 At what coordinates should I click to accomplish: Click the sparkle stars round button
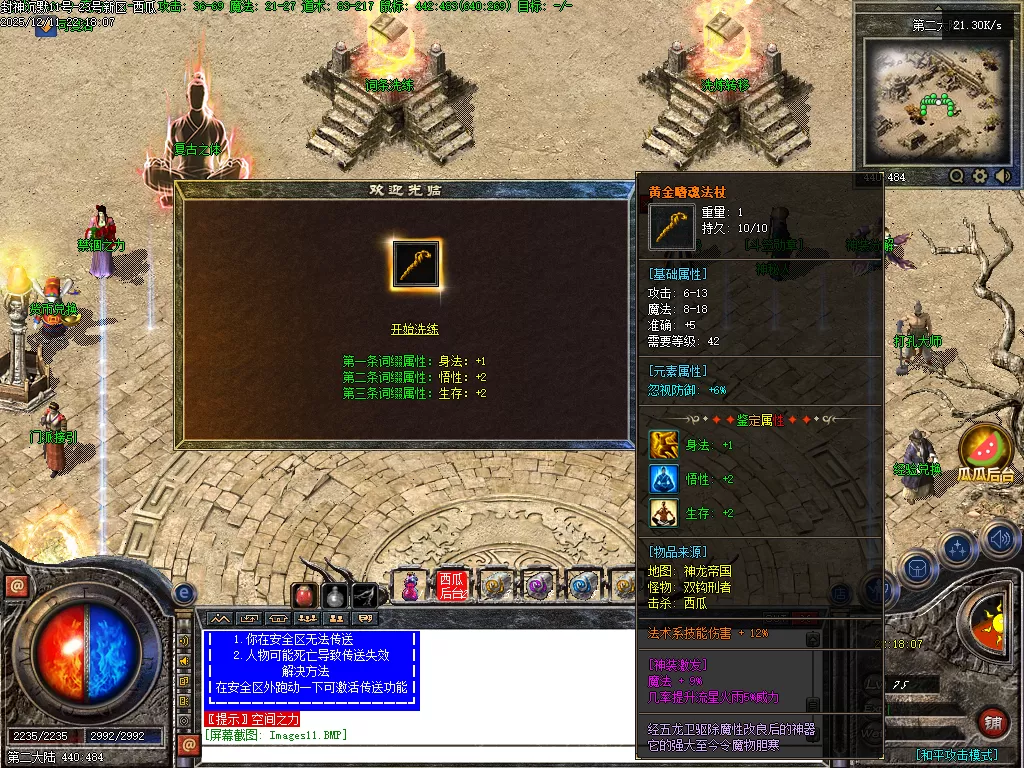[958, 549]
